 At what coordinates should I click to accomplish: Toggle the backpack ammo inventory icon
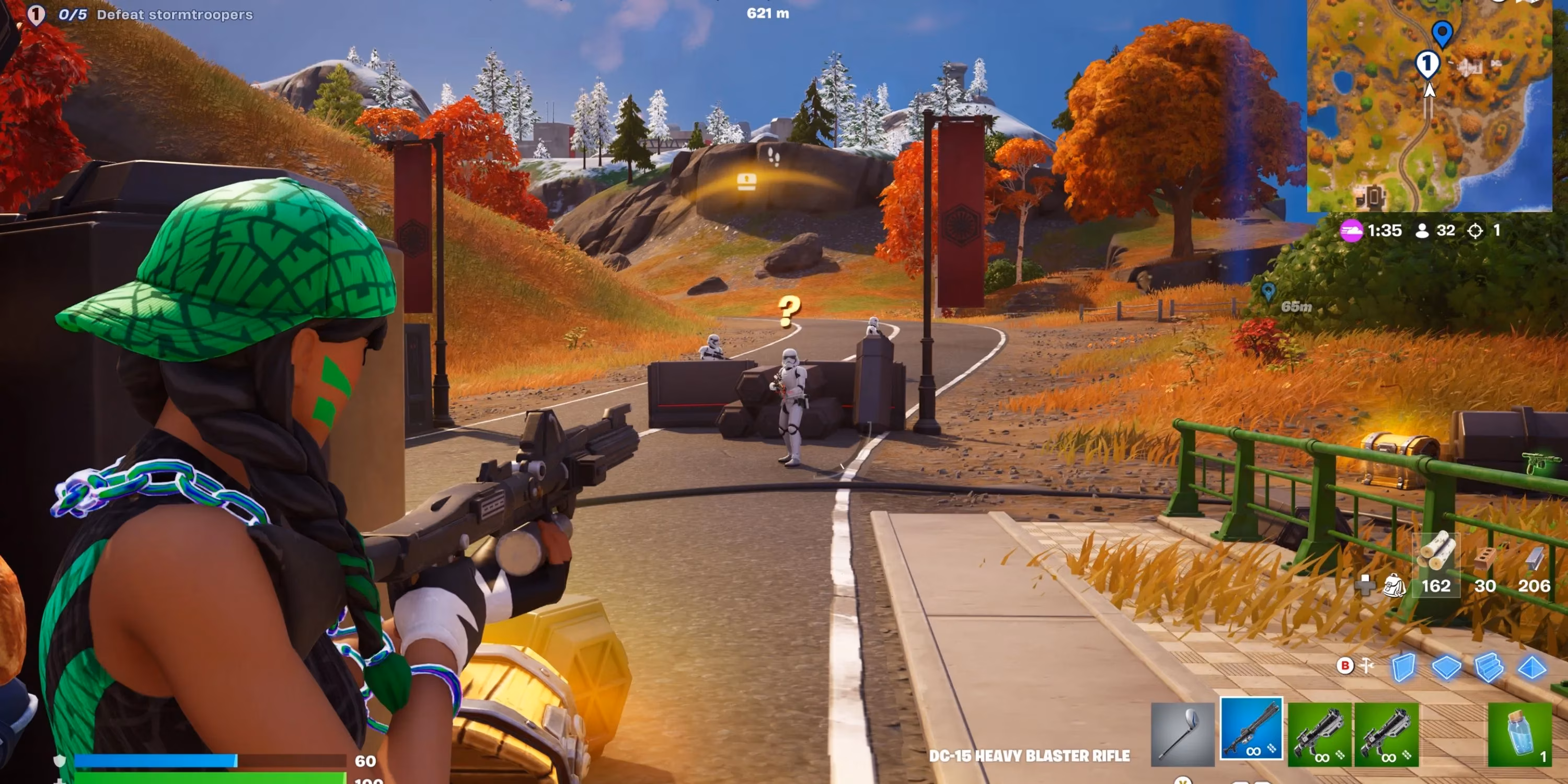1393,585
